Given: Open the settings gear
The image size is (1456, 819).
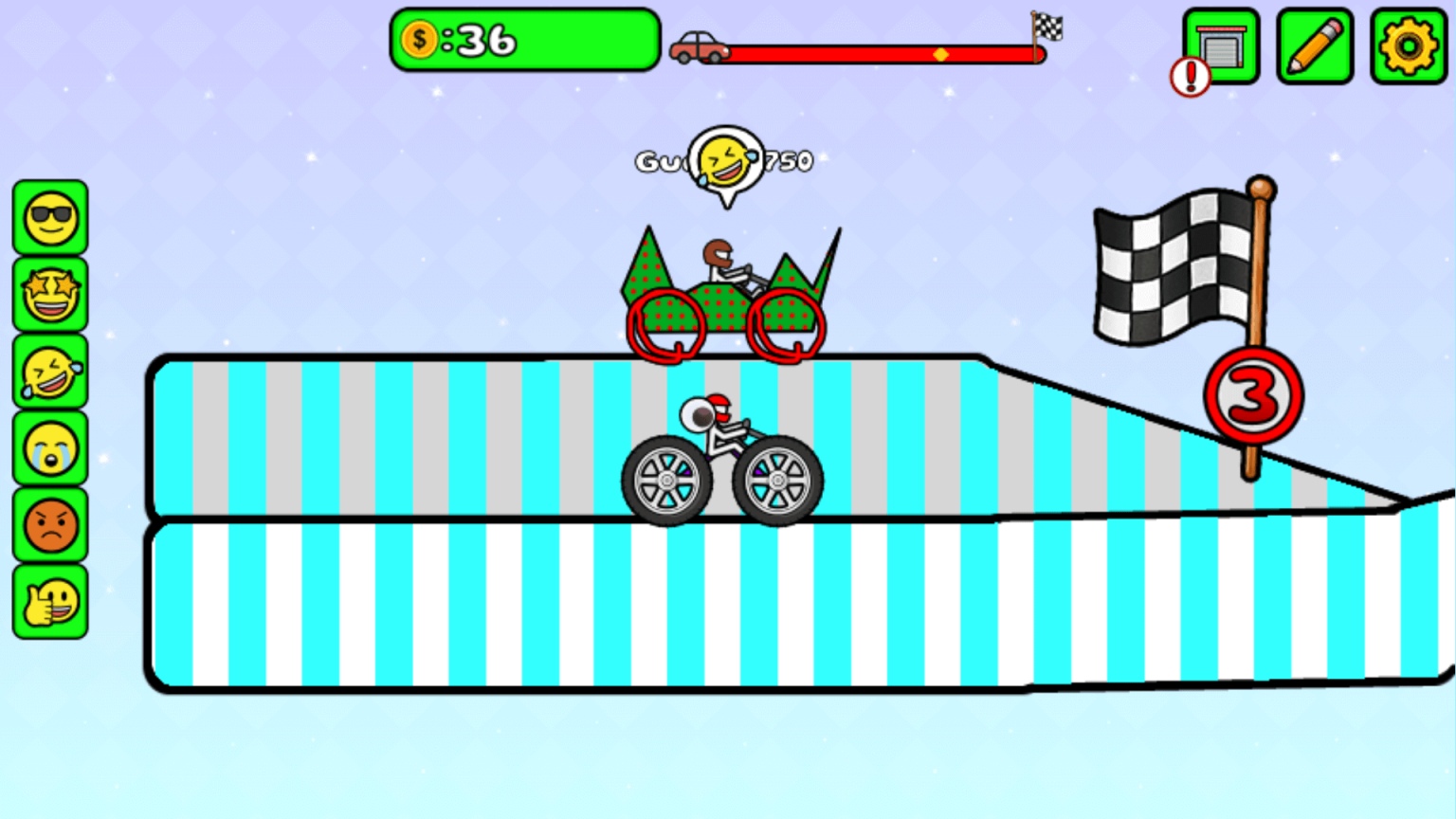Looking at the screenshot, I should (x=1409, y=45).
